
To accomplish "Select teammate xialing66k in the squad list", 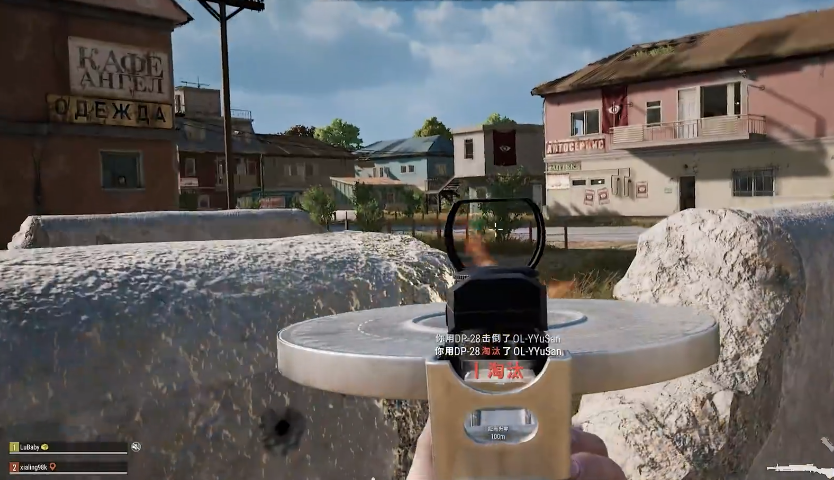I will (x=34, y=466).
